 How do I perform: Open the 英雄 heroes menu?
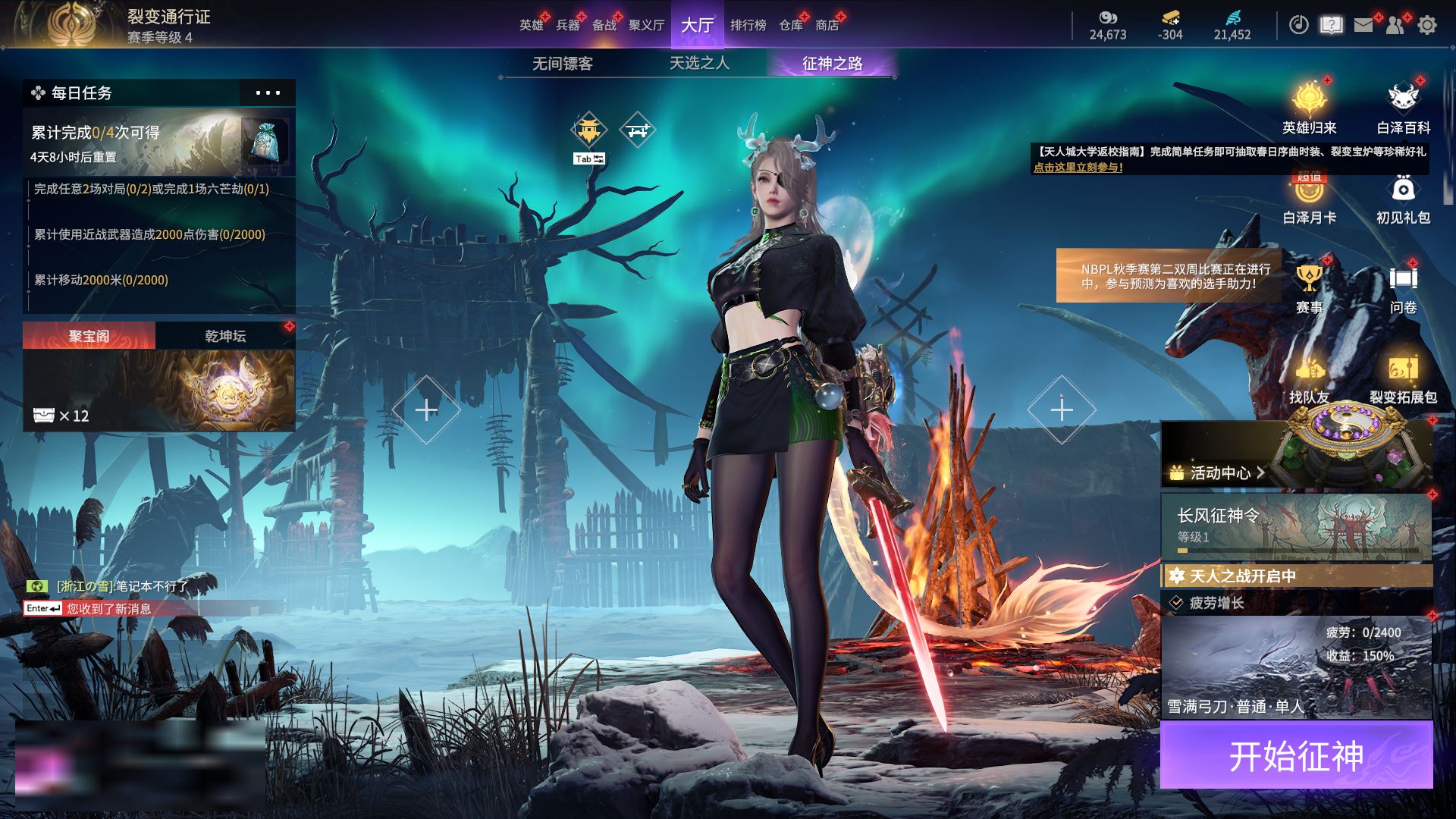[531, 25]
